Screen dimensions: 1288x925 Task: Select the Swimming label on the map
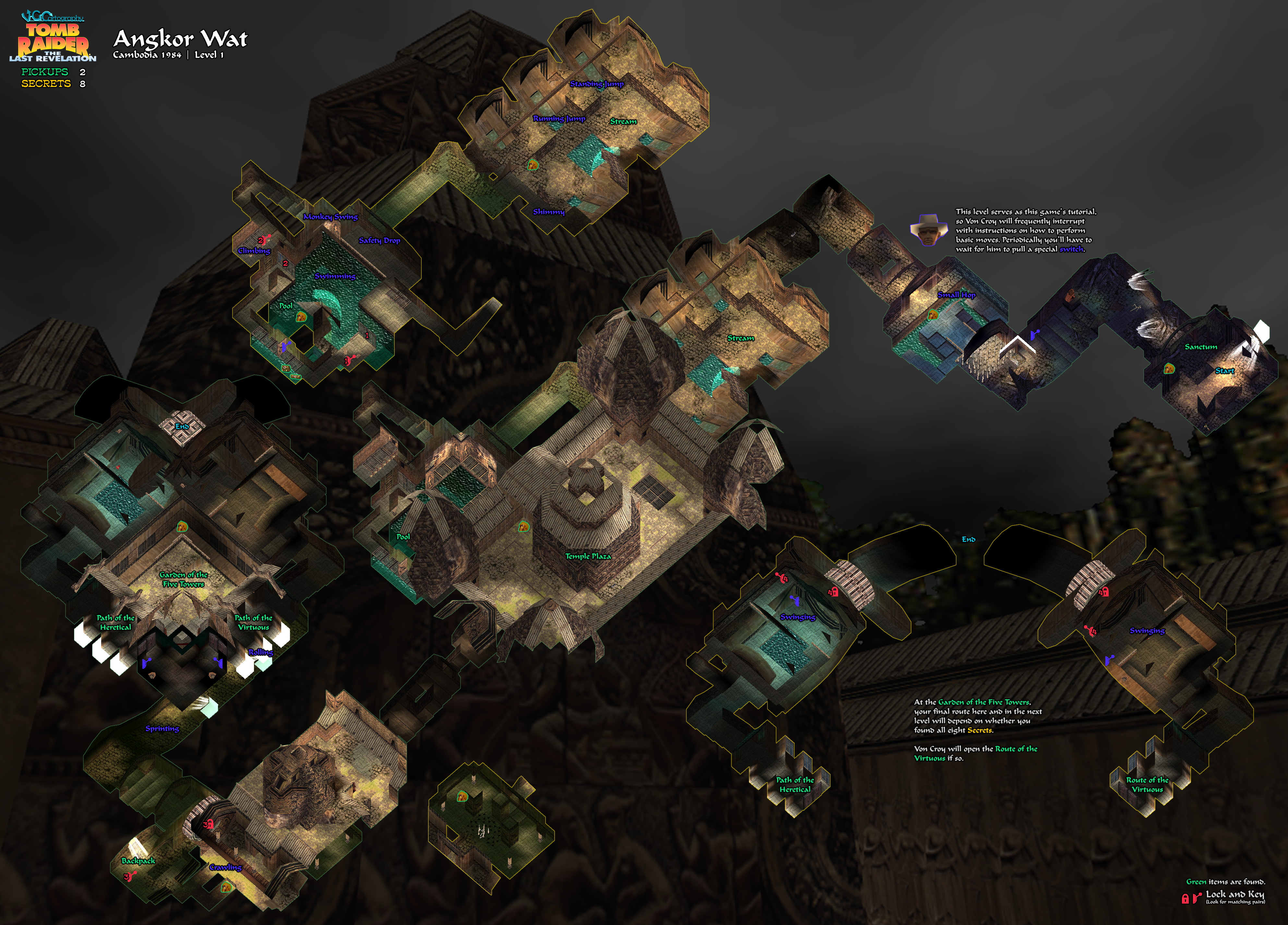tap(335, 277)
